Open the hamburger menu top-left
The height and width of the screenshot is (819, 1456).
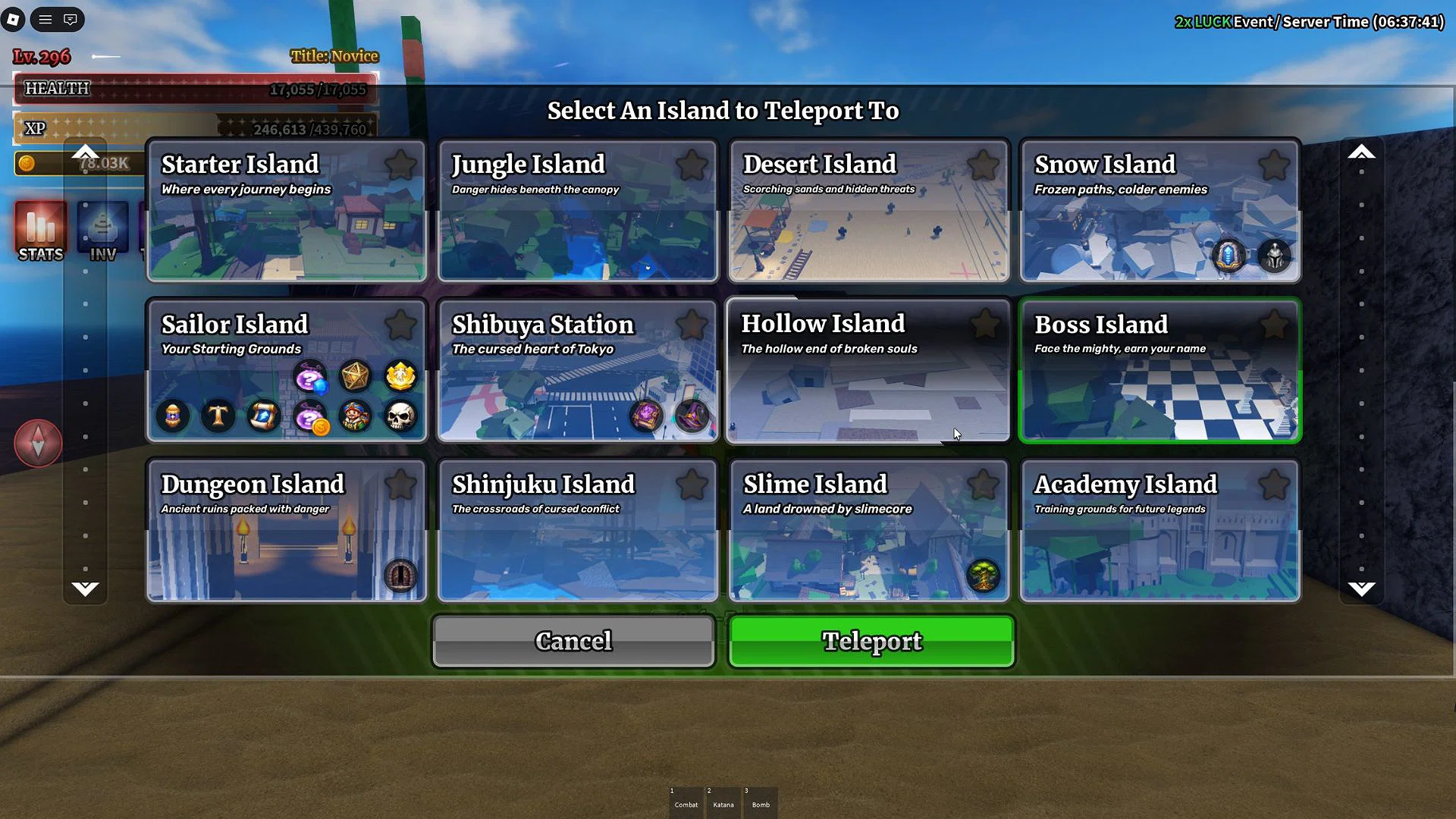[x=45, y=20]
